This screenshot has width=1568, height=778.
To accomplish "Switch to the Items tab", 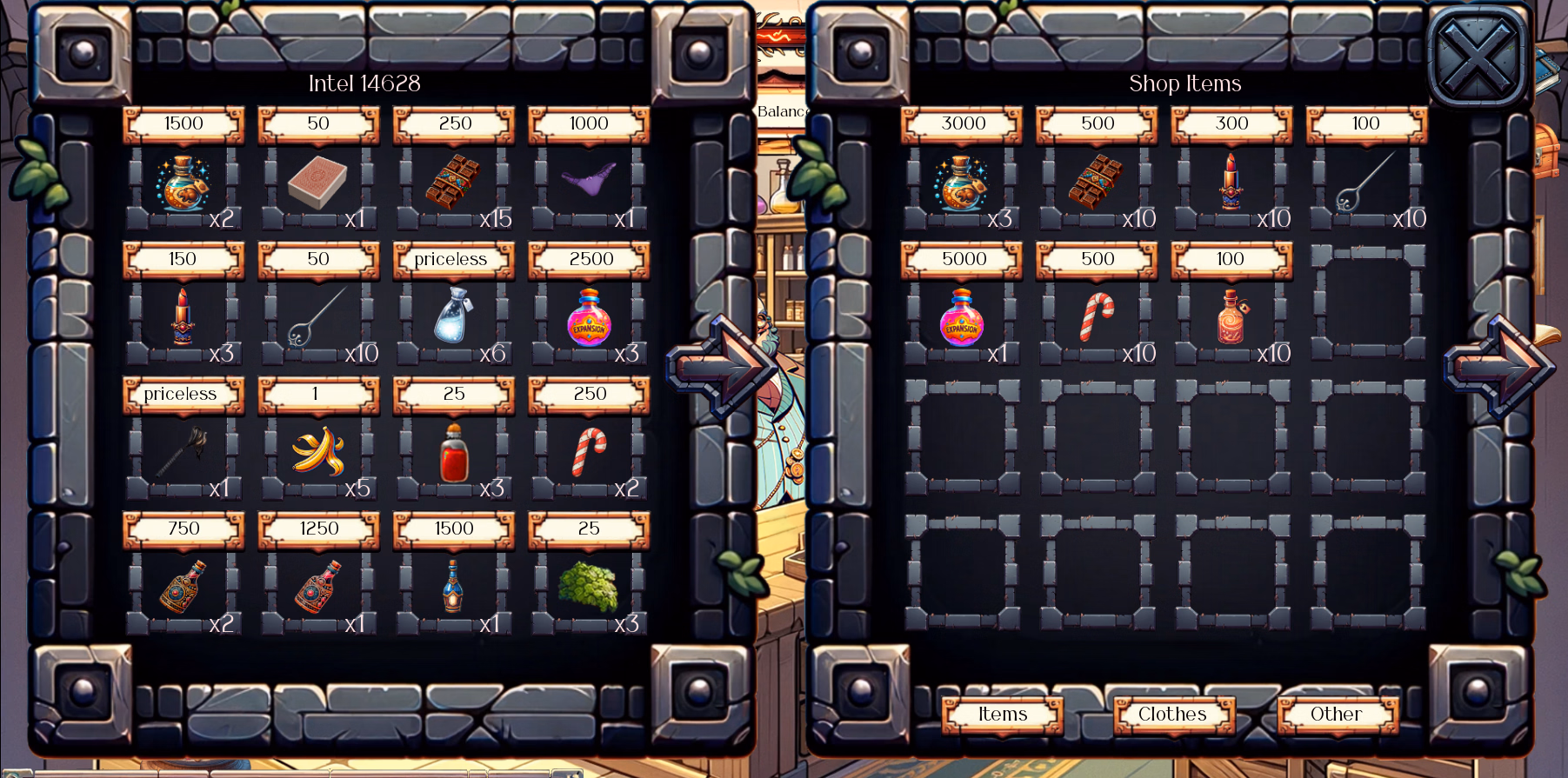I will click(x=1002, y=715).
